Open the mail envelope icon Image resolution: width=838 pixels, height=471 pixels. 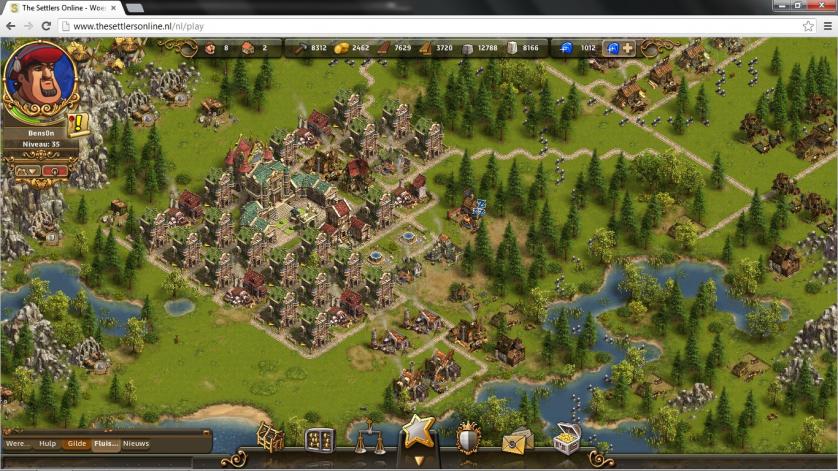point(516,440)
